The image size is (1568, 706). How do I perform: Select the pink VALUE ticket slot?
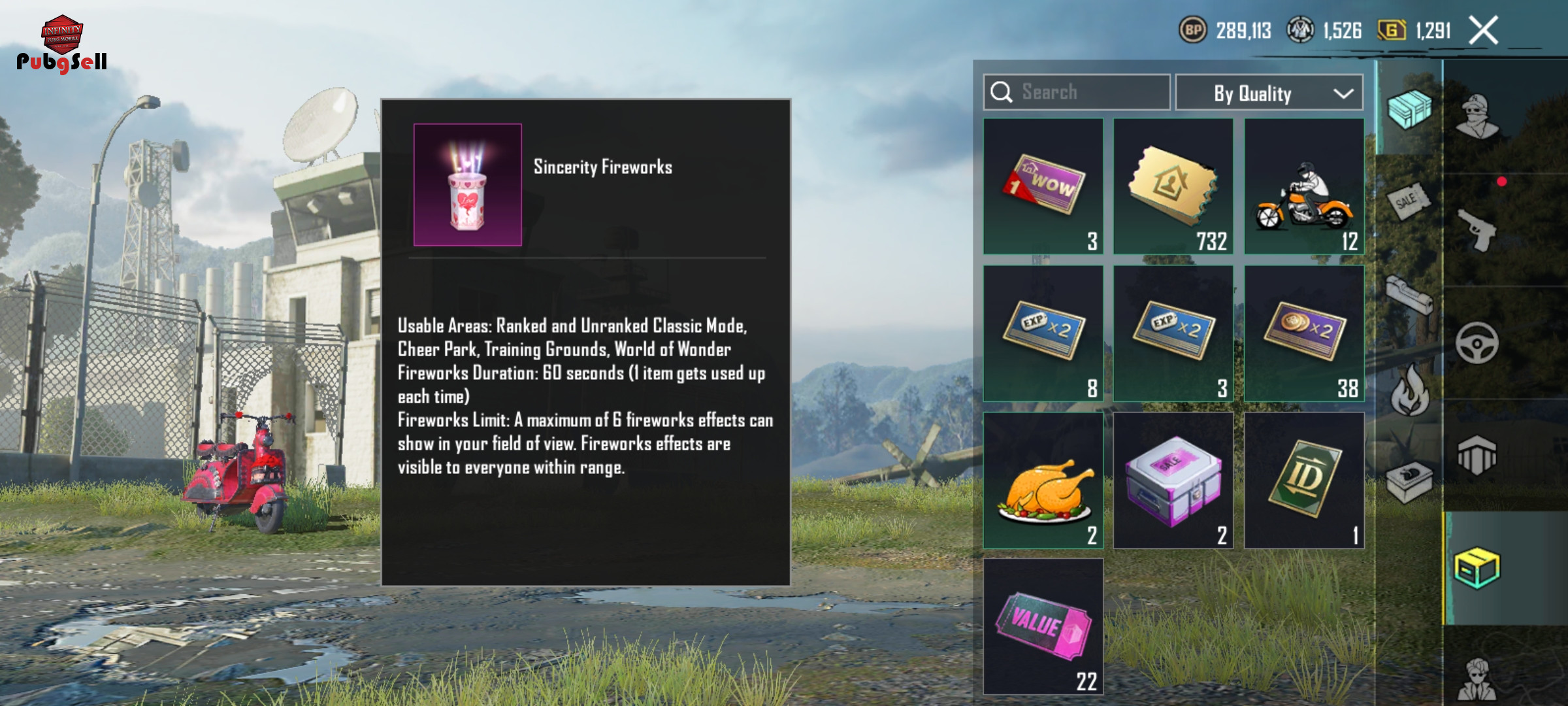click(x=1043, y=626)
